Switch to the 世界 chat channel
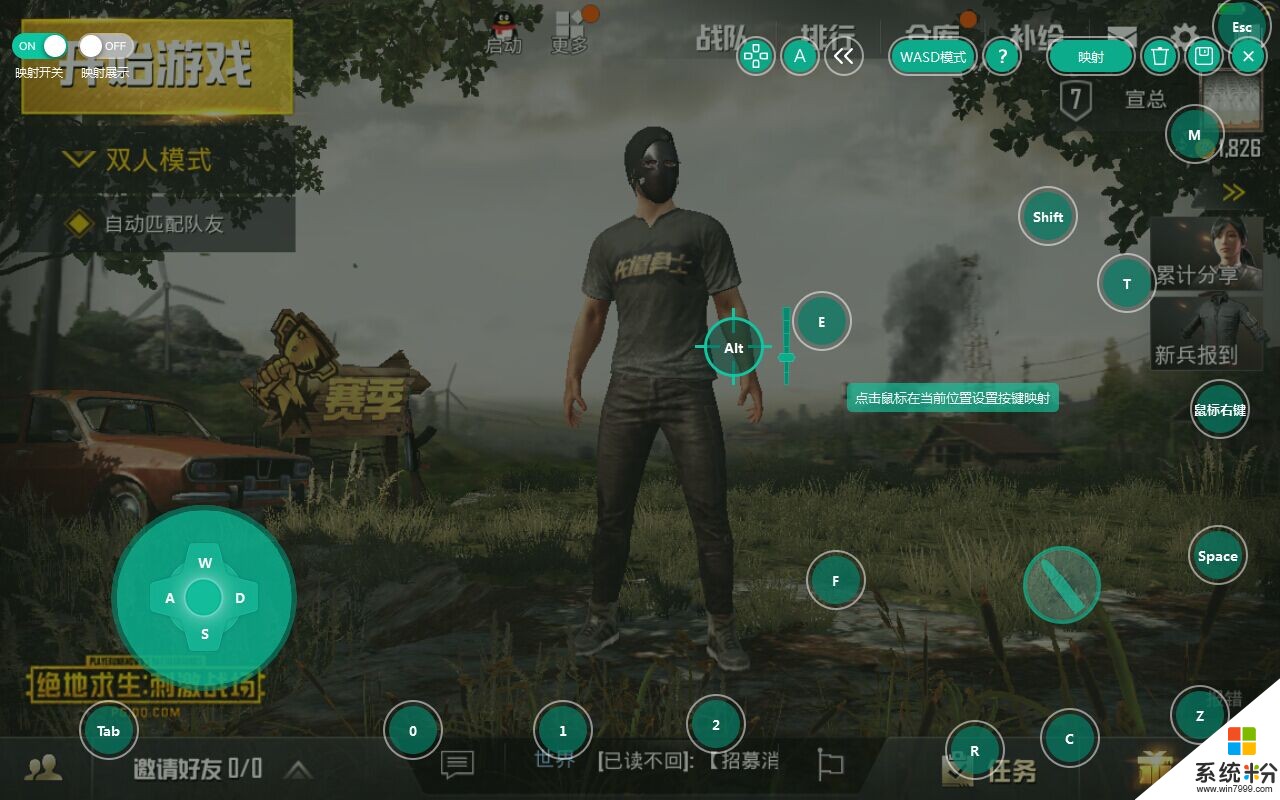 pos(557,758)
